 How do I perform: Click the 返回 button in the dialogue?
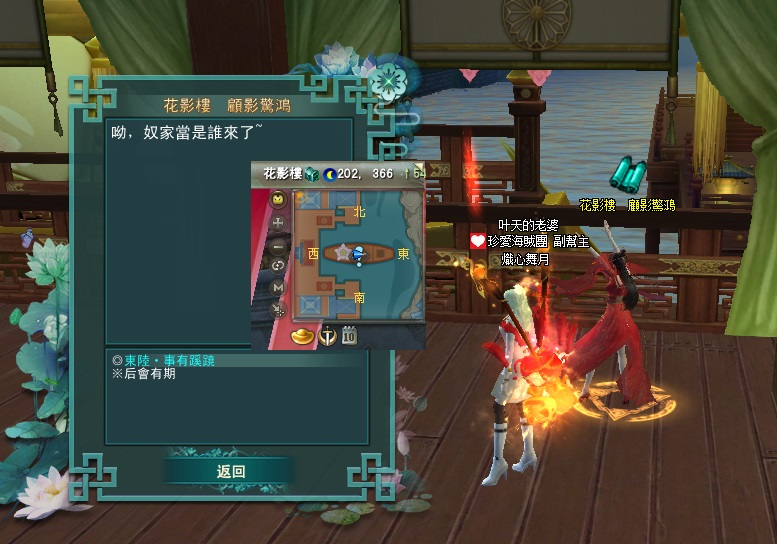pyautogui.click(x=230, y=471)
